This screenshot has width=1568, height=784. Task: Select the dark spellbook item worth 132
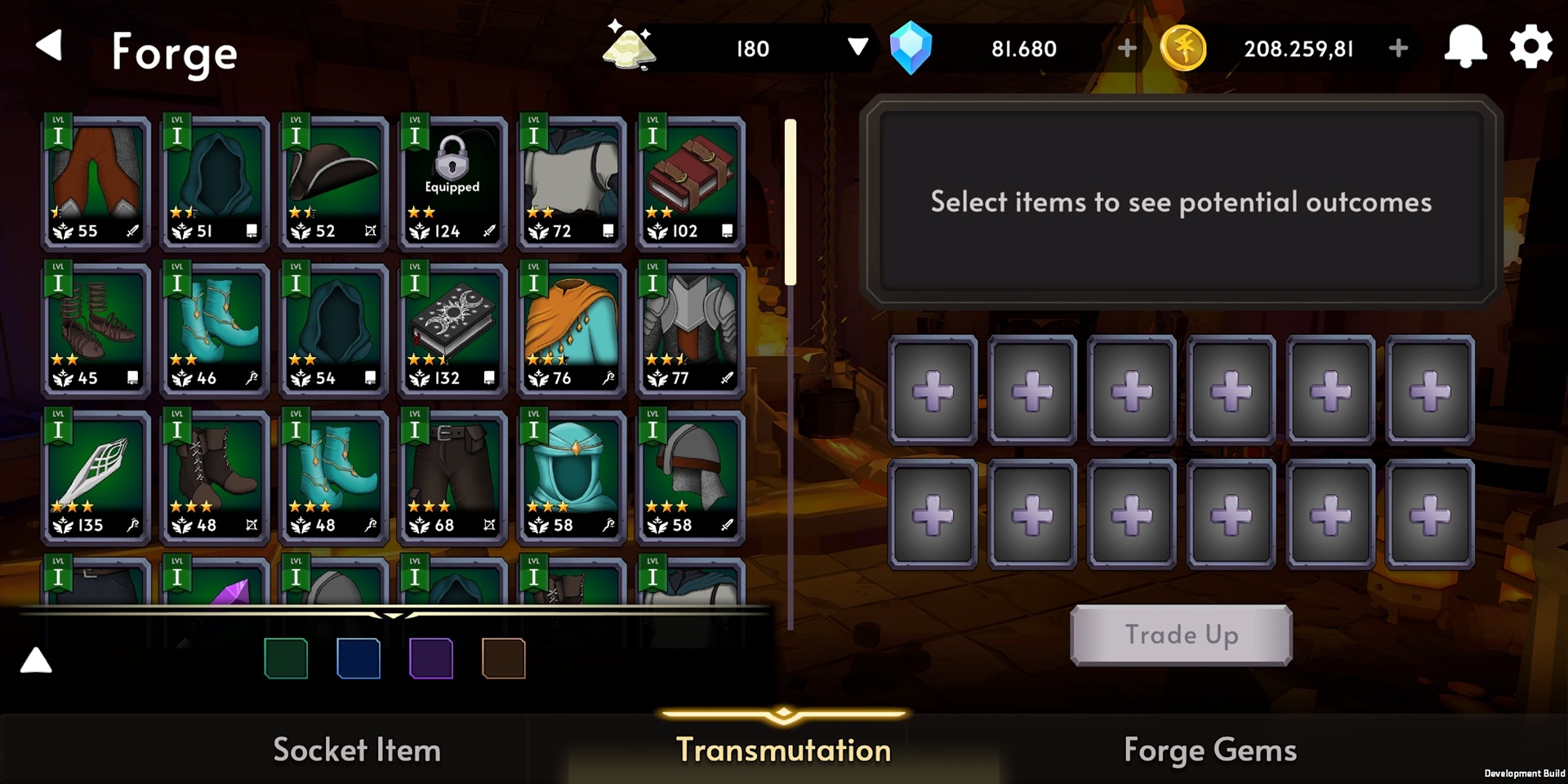452,327
